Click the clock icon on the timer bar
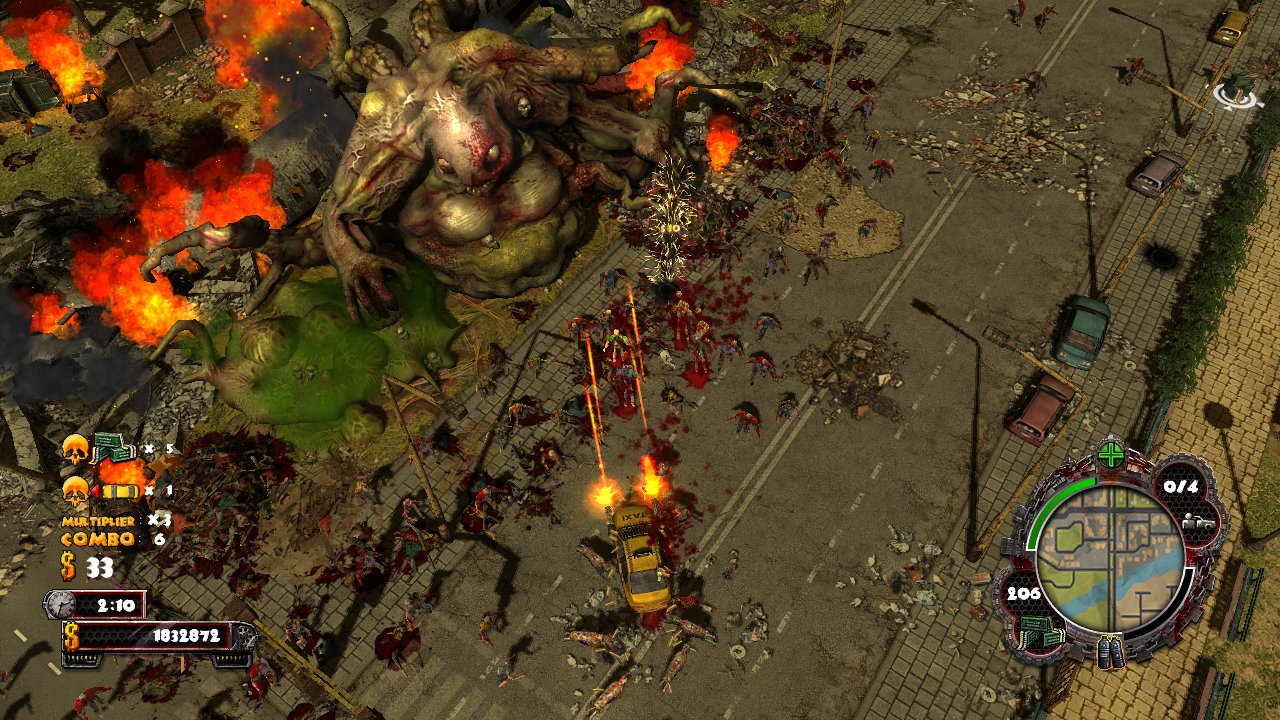This screenshot has height=720, width=1280. [x=58, y=604]
